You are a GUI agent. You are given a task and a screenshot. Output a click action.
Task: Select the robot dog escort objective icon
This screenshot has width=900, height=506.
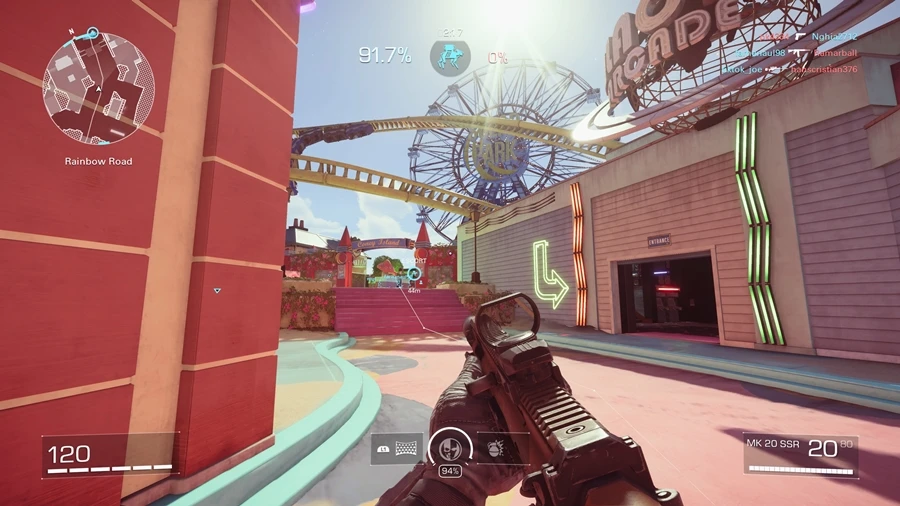pyautogui.click(x=450, y=55)
